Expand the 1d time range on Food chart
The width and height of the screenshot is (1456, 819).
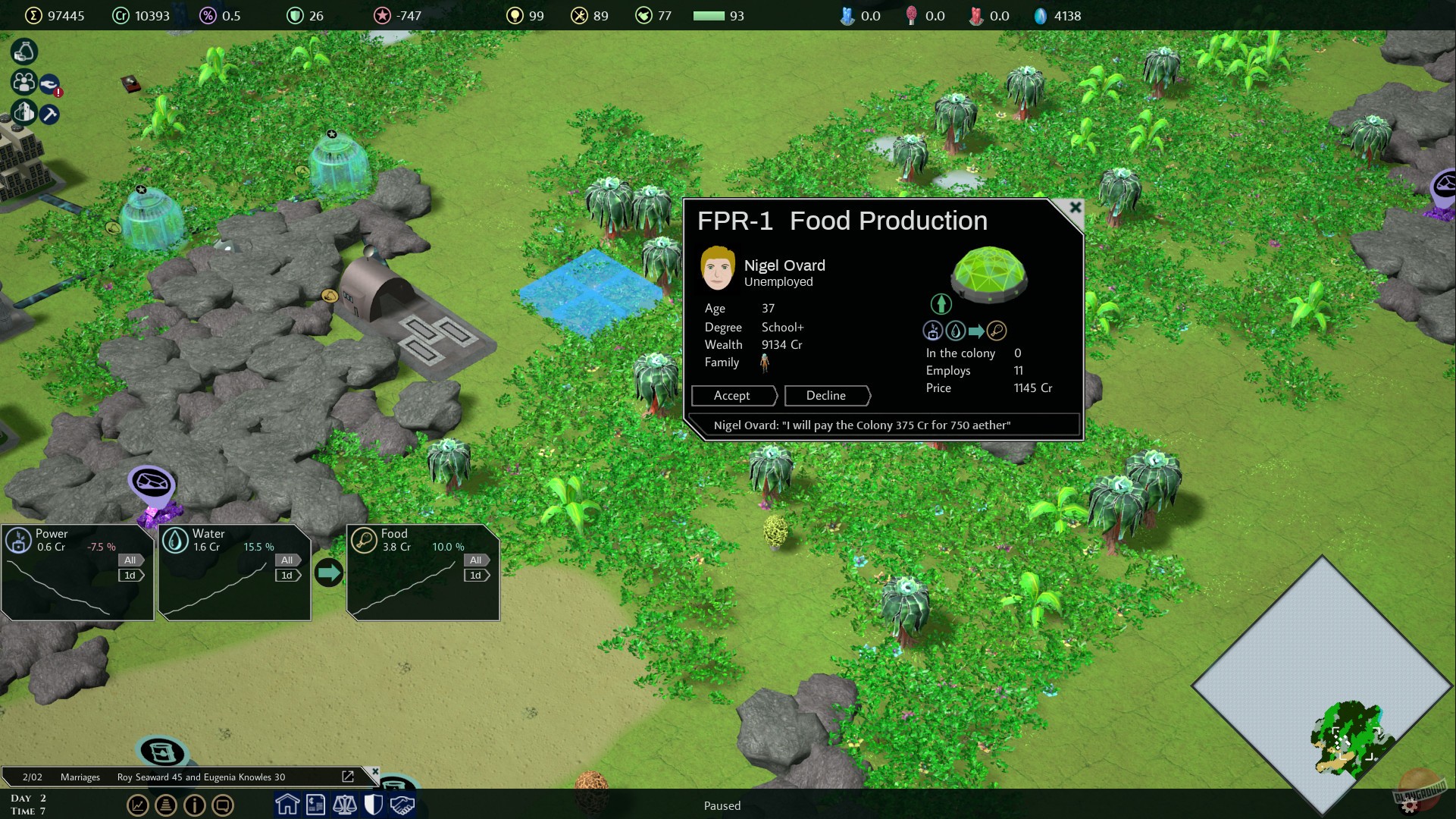coord(475,575)
